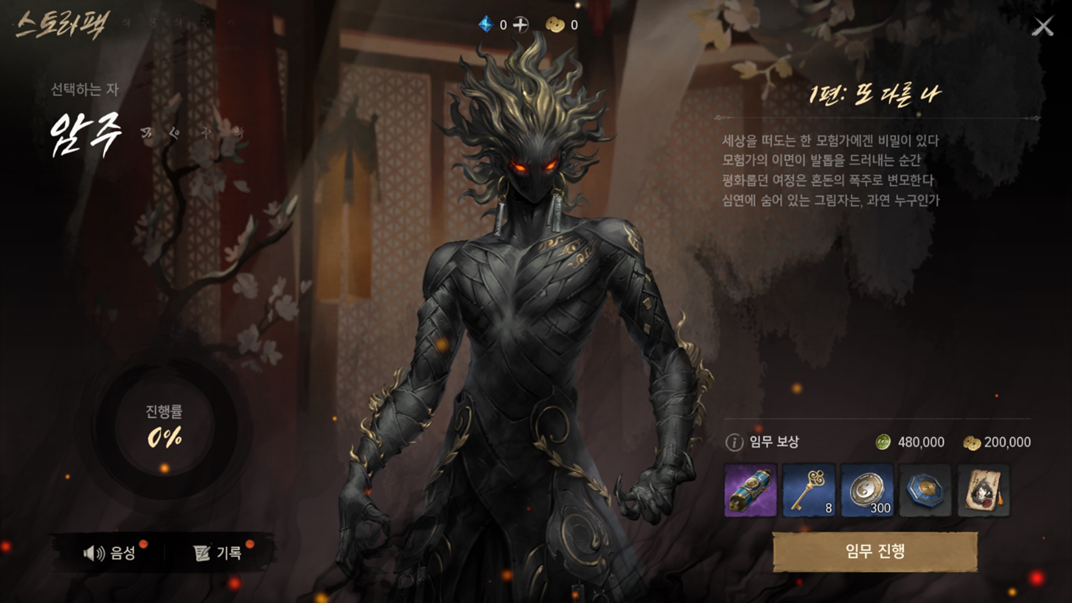The width and height of the screenshot is (1072, 603).
Task: Show mission reward info icon
Action: point(734,442)
